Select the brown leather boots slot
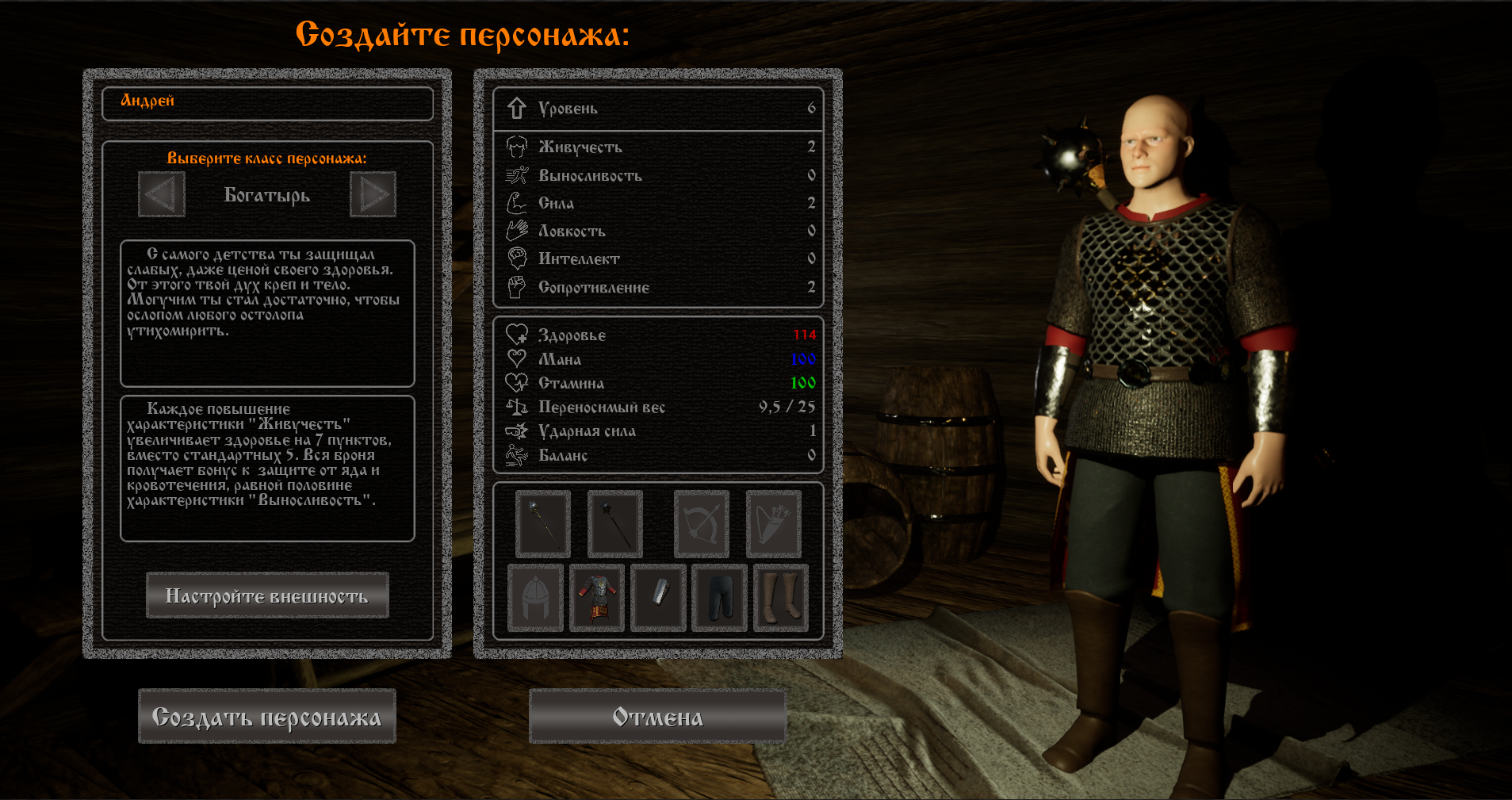Screen dimensions: 1512x800 (x=781, y=598)
